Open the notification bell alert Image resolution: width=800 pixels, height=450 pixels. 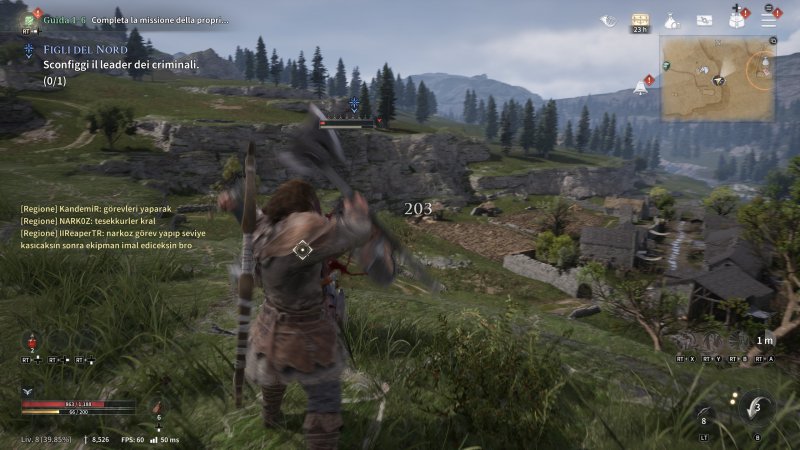(x=640, y=87)
